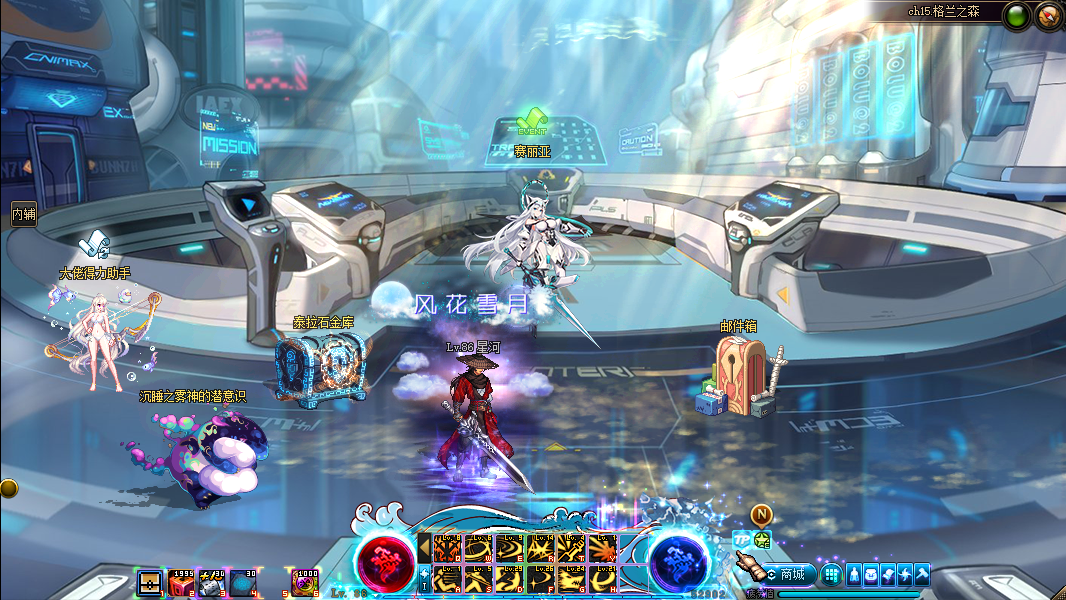Click the green orb indicator button

[x=1017, y=15]
